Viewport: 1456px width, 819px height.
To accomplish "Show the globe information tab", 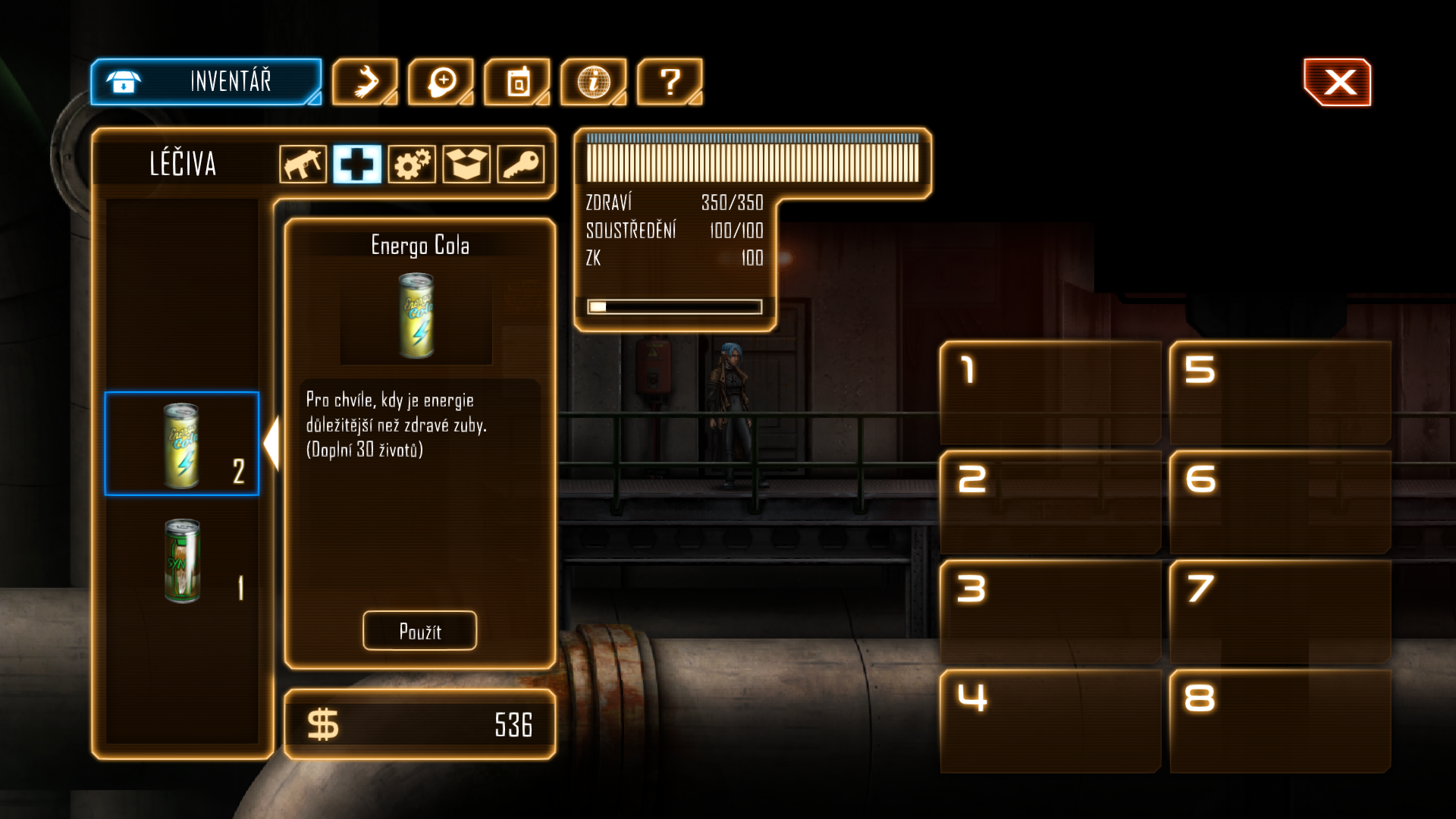I will pos(593,82).
